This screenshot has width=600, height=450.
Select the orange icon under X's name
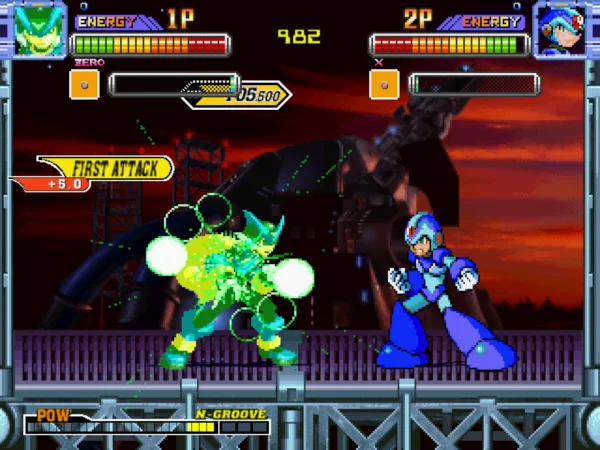[x=384, y=85]
